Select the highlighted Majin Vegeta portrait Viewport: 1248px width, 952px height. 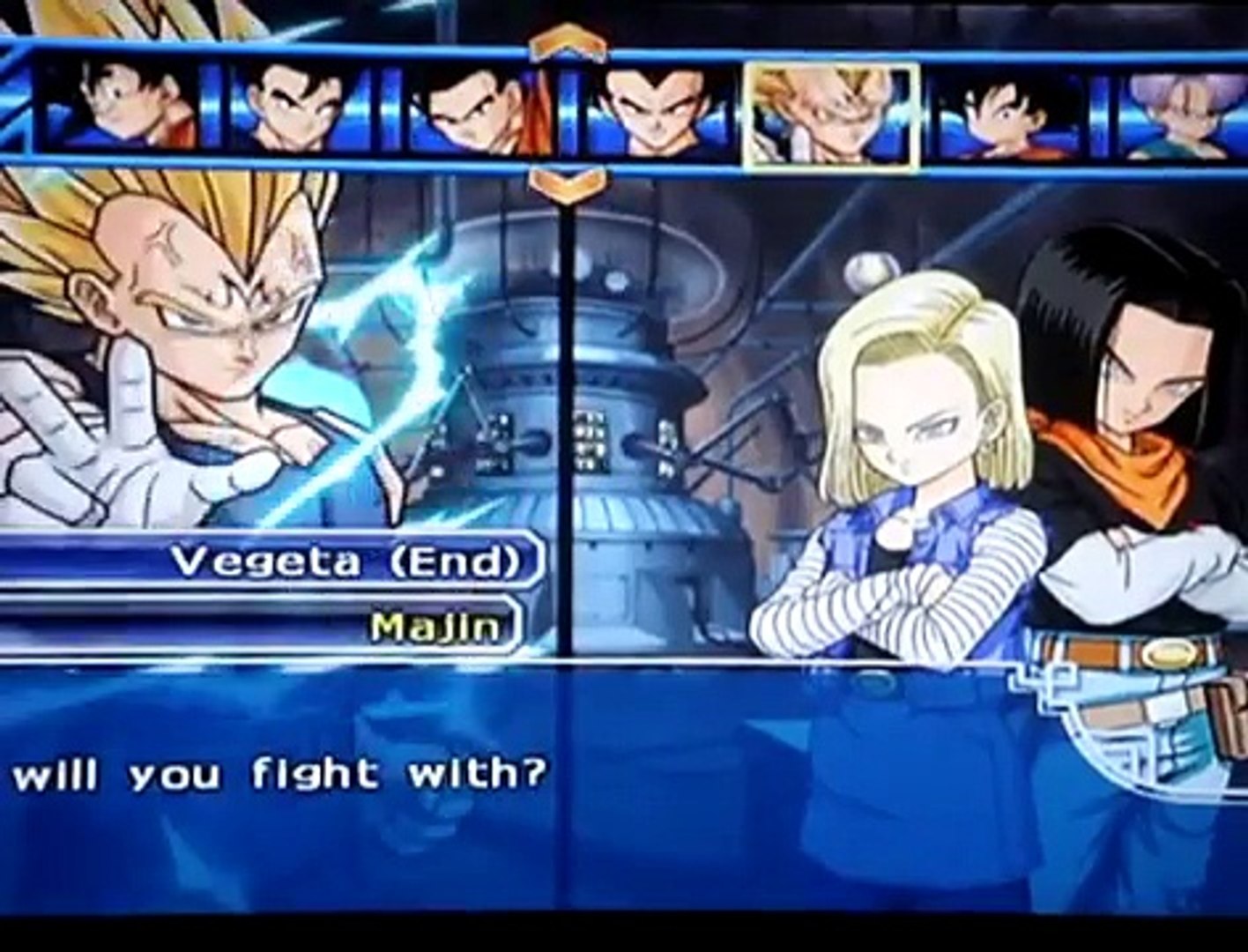(x=831, y=115)
